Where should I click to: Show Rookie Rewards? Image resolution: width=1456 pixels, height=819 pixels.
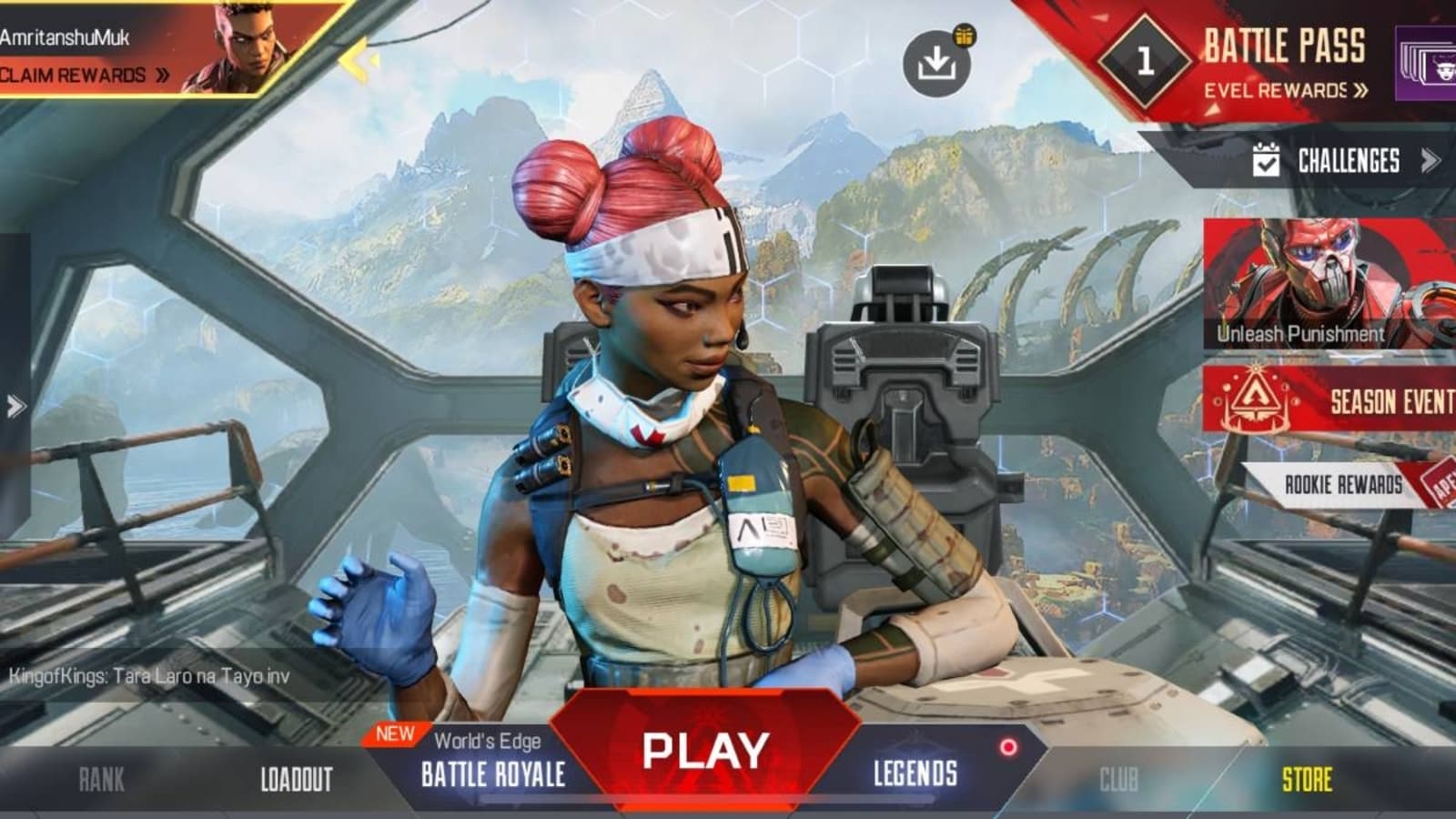pyautogui.click(x=1343, y=485)
